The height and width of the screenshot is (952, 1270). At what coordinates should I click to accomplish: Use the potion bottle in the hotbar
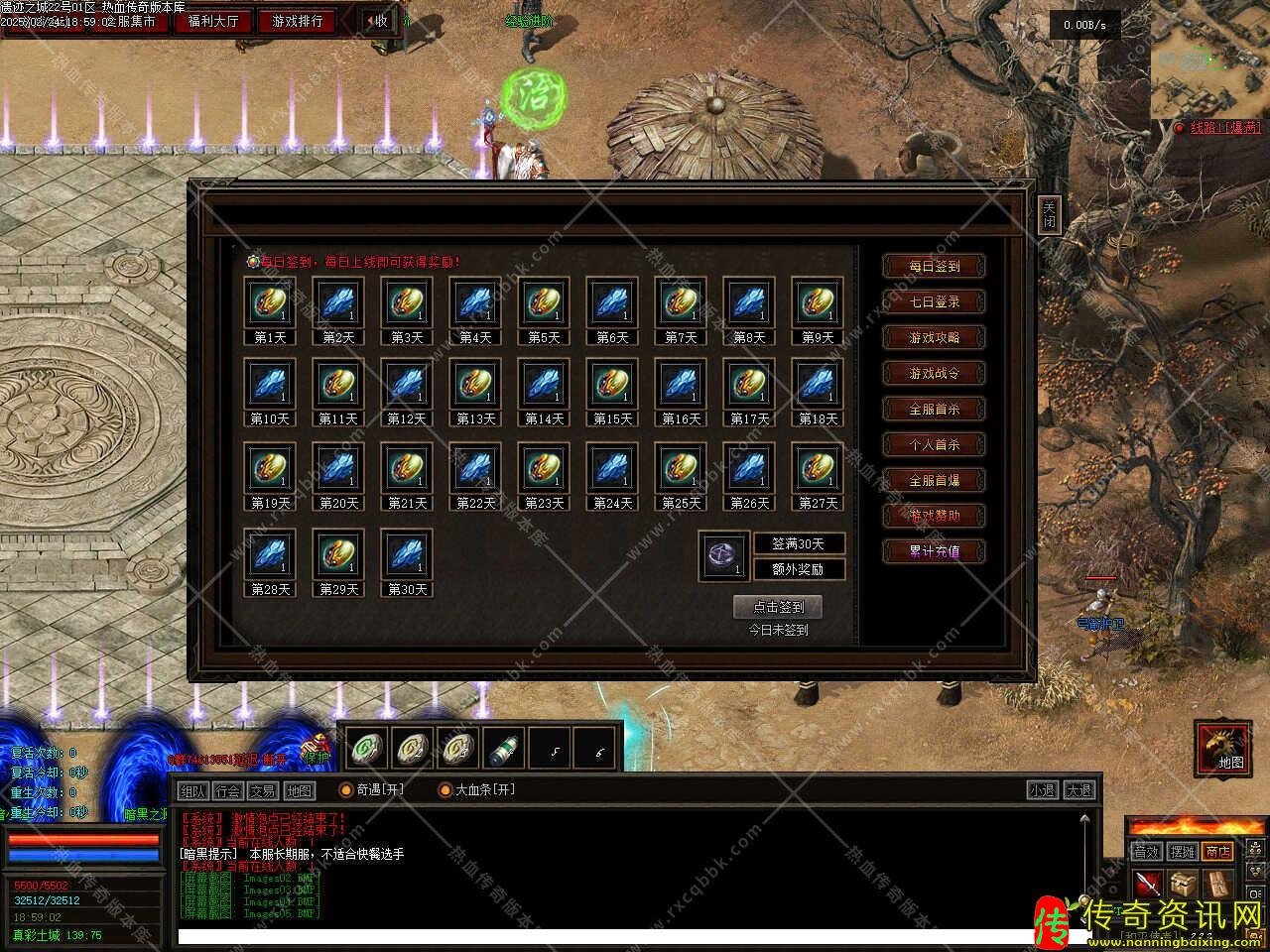coord(503,748)
